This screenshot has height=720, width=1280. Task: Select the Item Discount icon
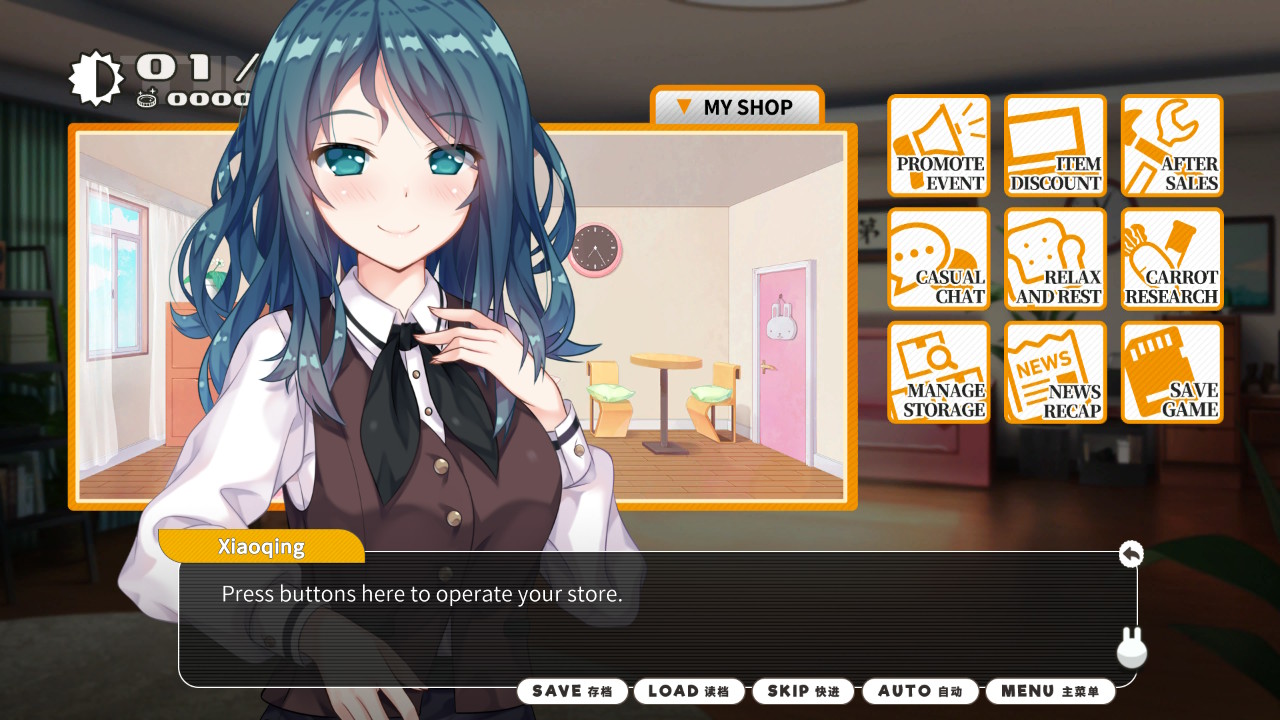tap(1055, 146)
